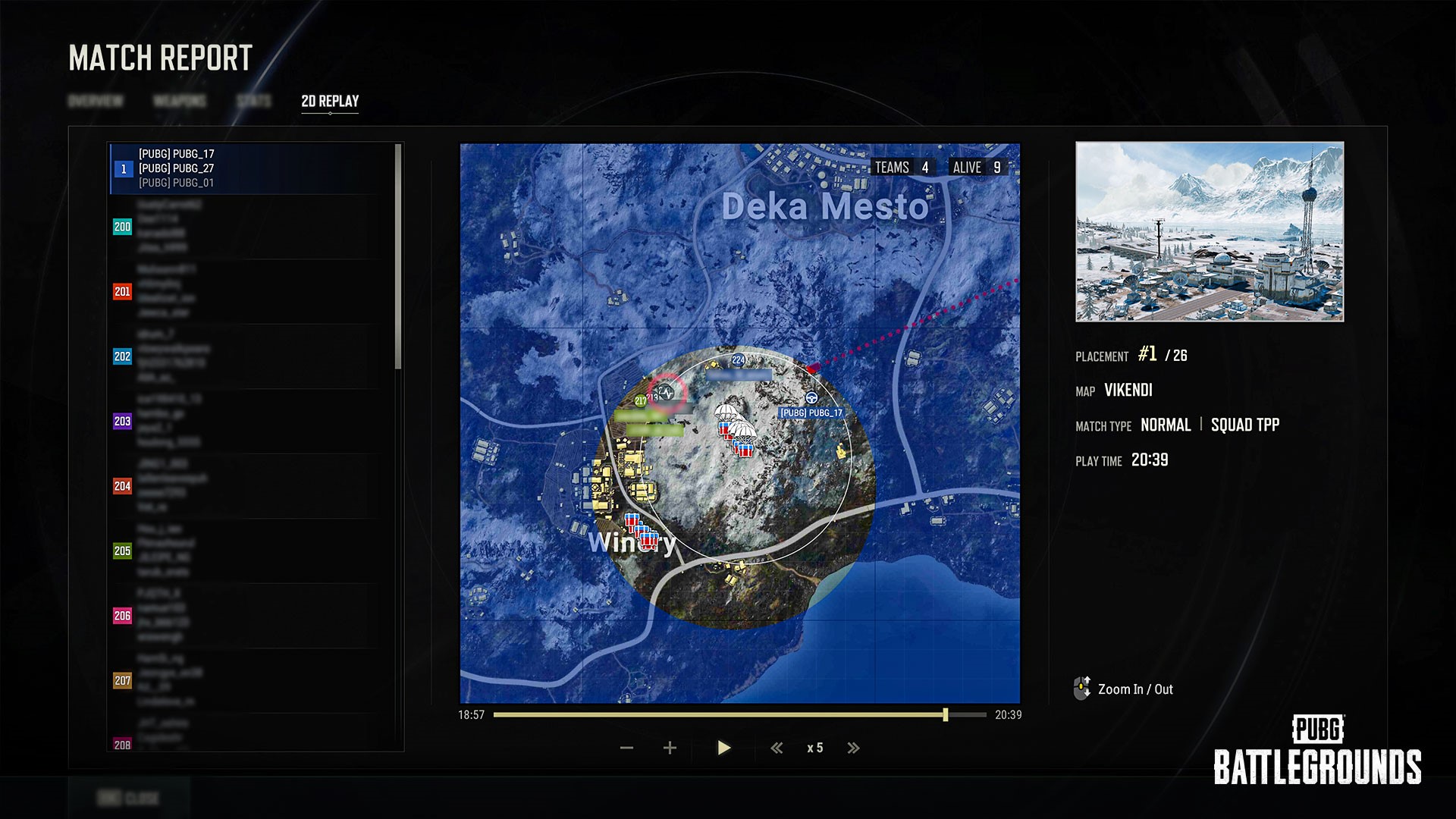The image size is (1456, 819).
Task: Switch to the 2D Replay tab
Action: coord(330,102)
